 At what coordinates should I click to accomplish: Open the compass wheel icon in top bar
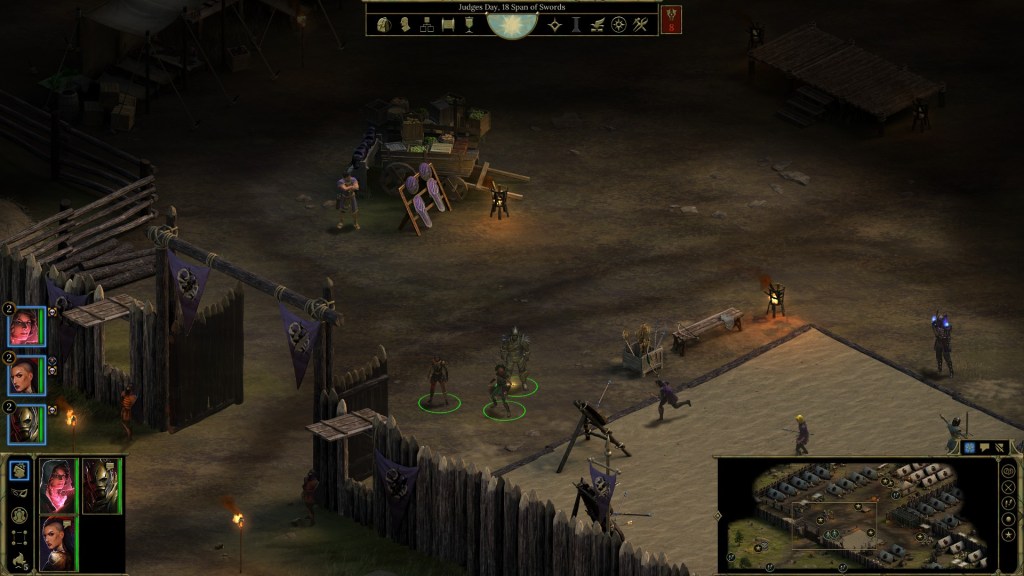coord(619,24)
